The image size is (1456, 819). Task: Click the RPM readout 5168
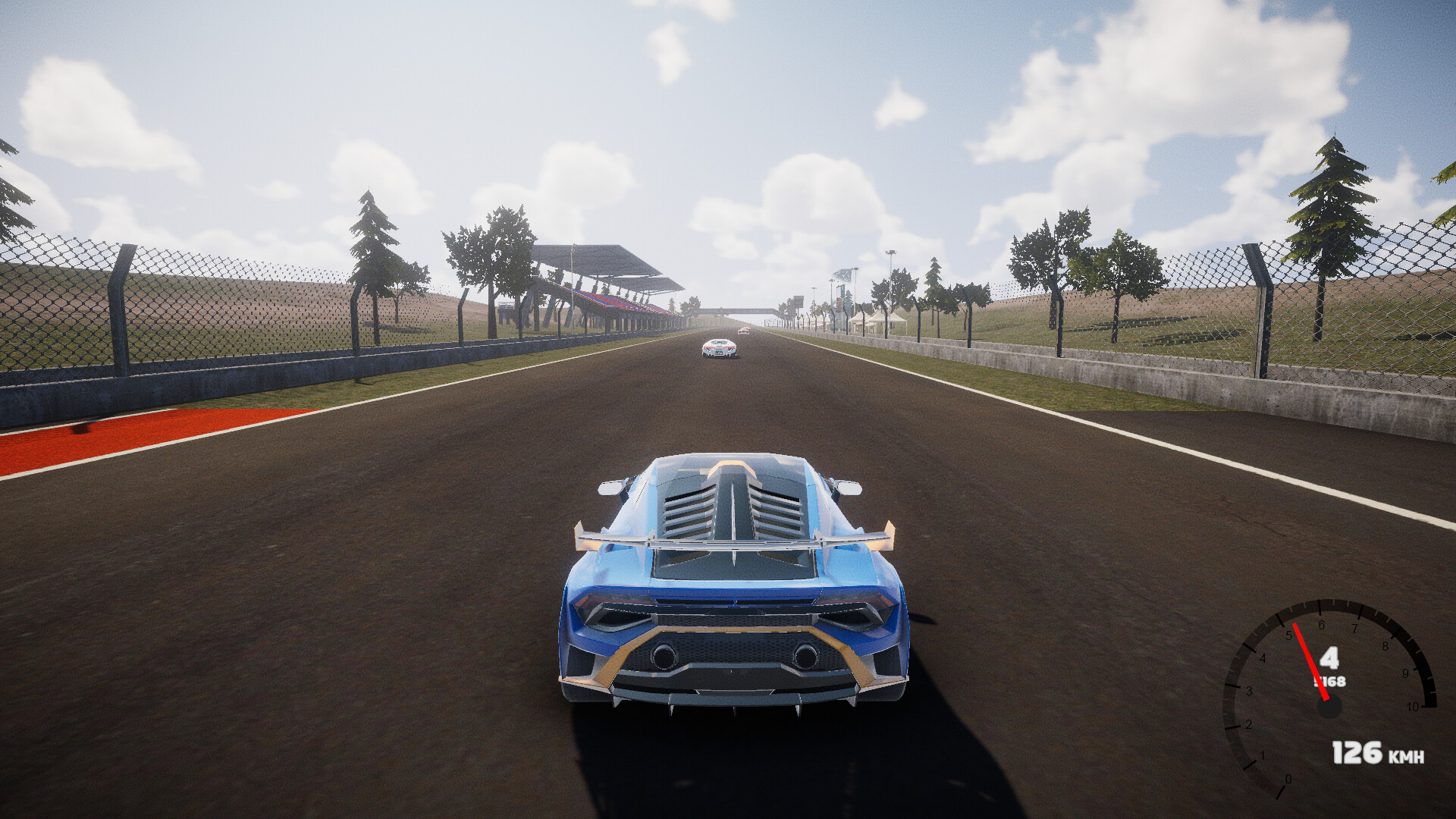pyautogui.click(x=1329, y=681)
